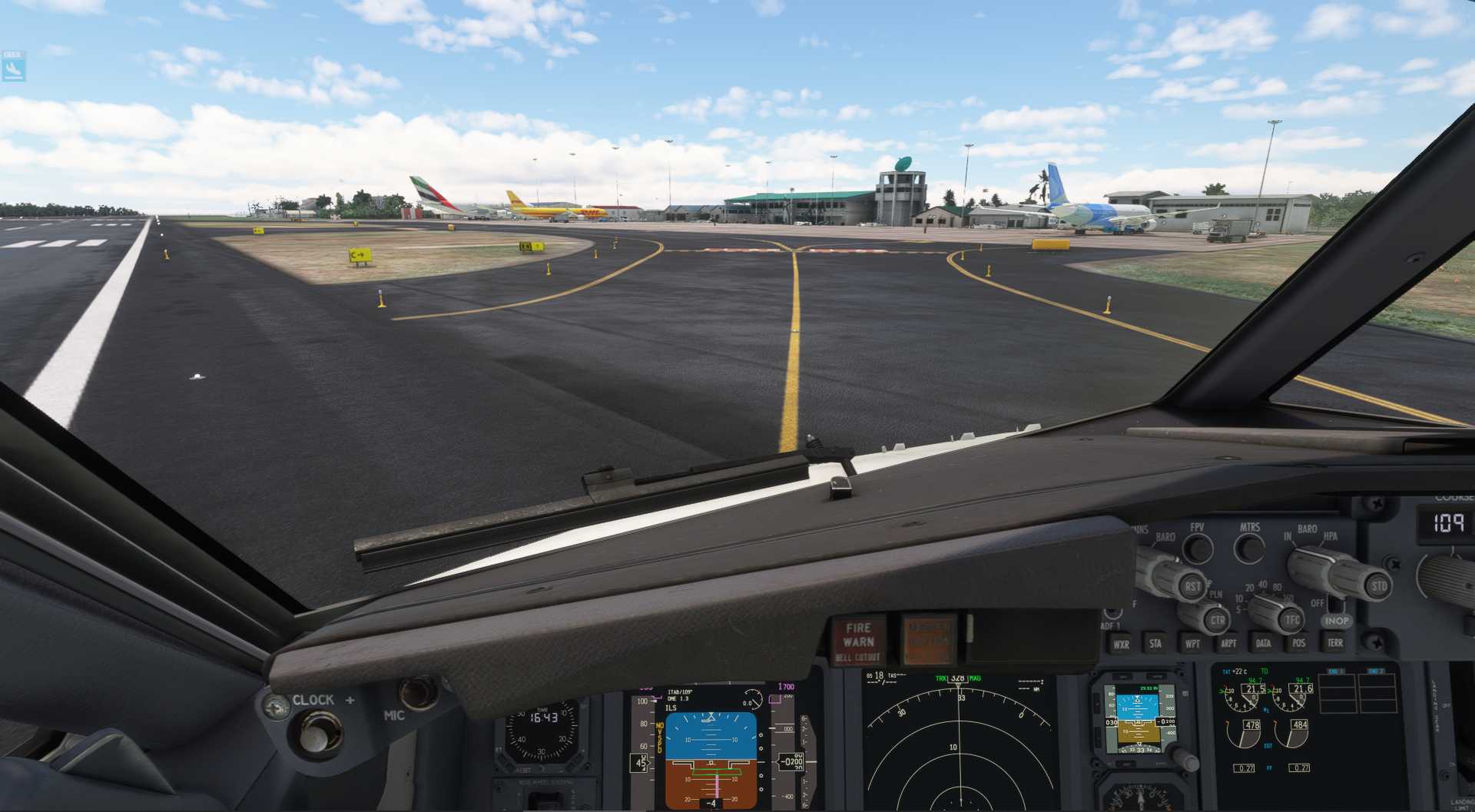Click the FPV flight path vector button
The image size is (1475, 812).
[1197, 547]
